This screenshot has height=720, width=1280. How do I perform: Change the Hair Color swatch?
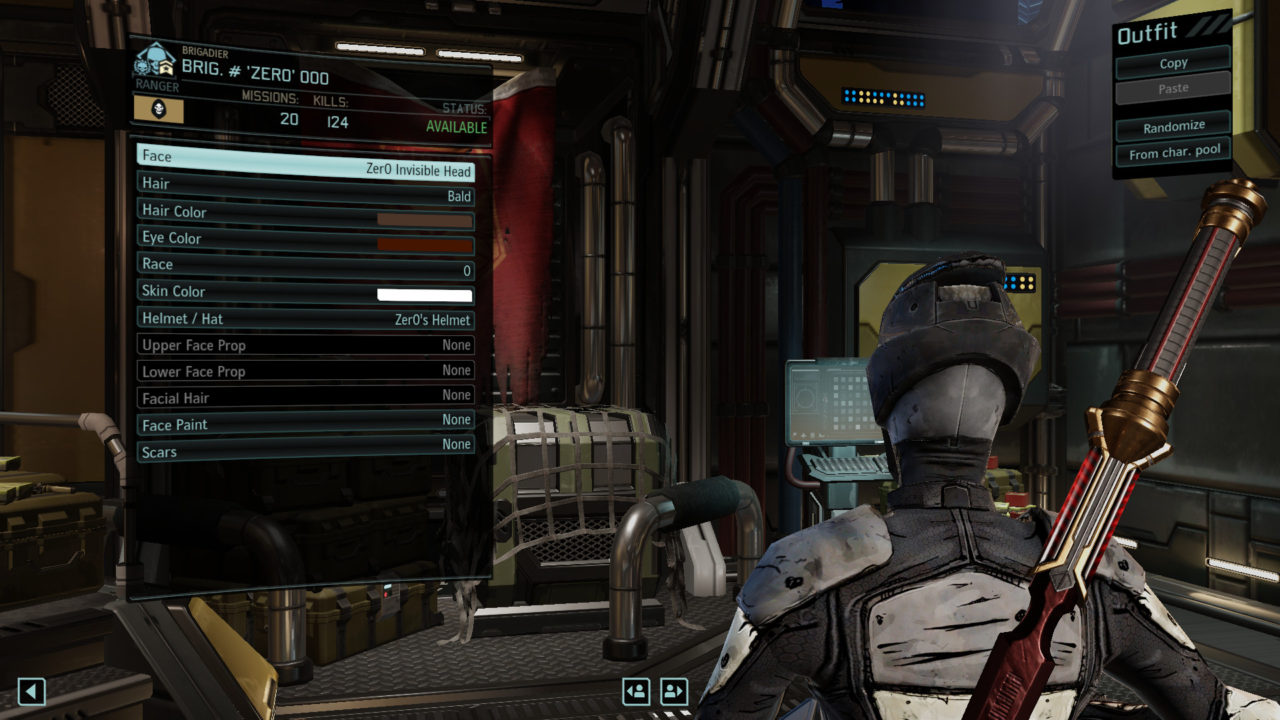coord(424,219)
